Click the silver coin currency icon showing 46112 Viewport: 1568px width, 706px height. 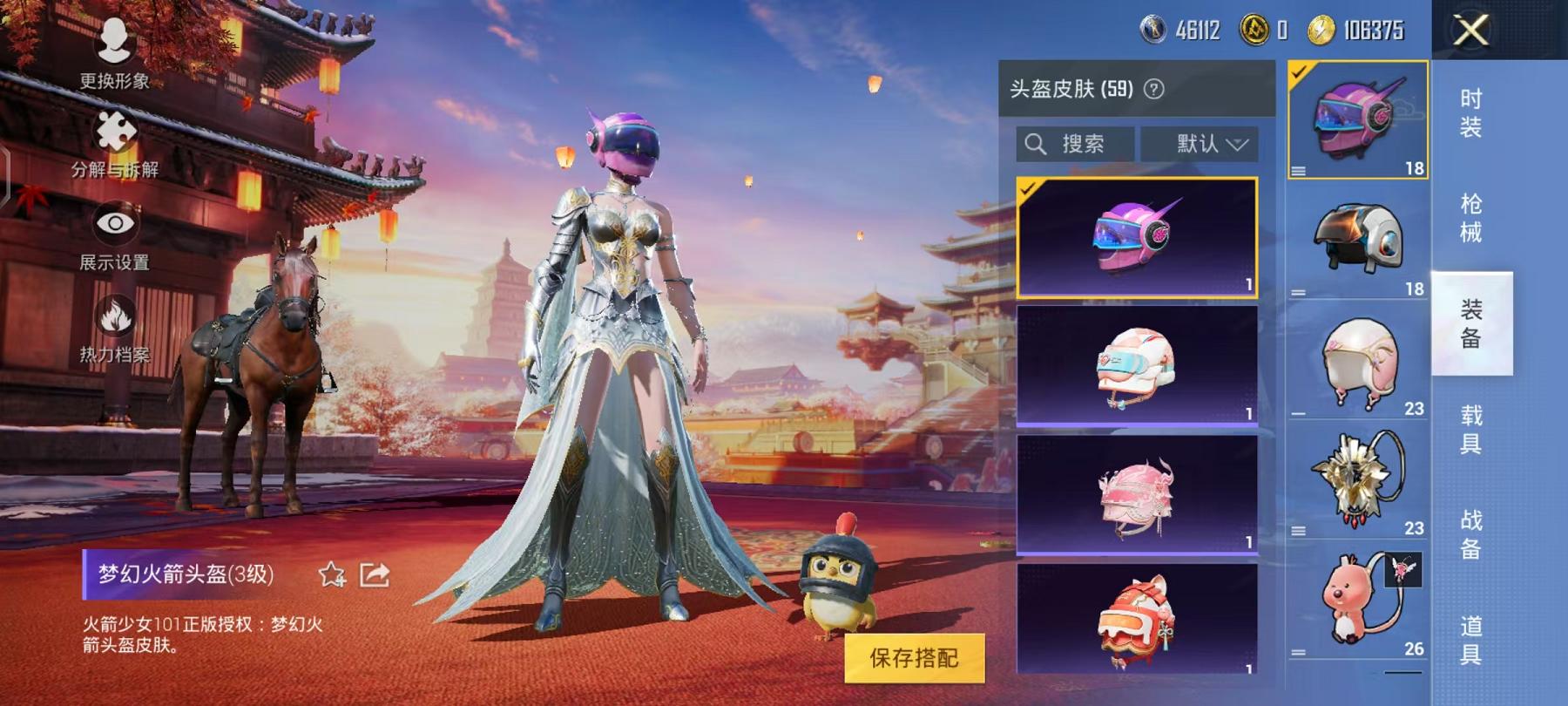[x=1154, y=29]
